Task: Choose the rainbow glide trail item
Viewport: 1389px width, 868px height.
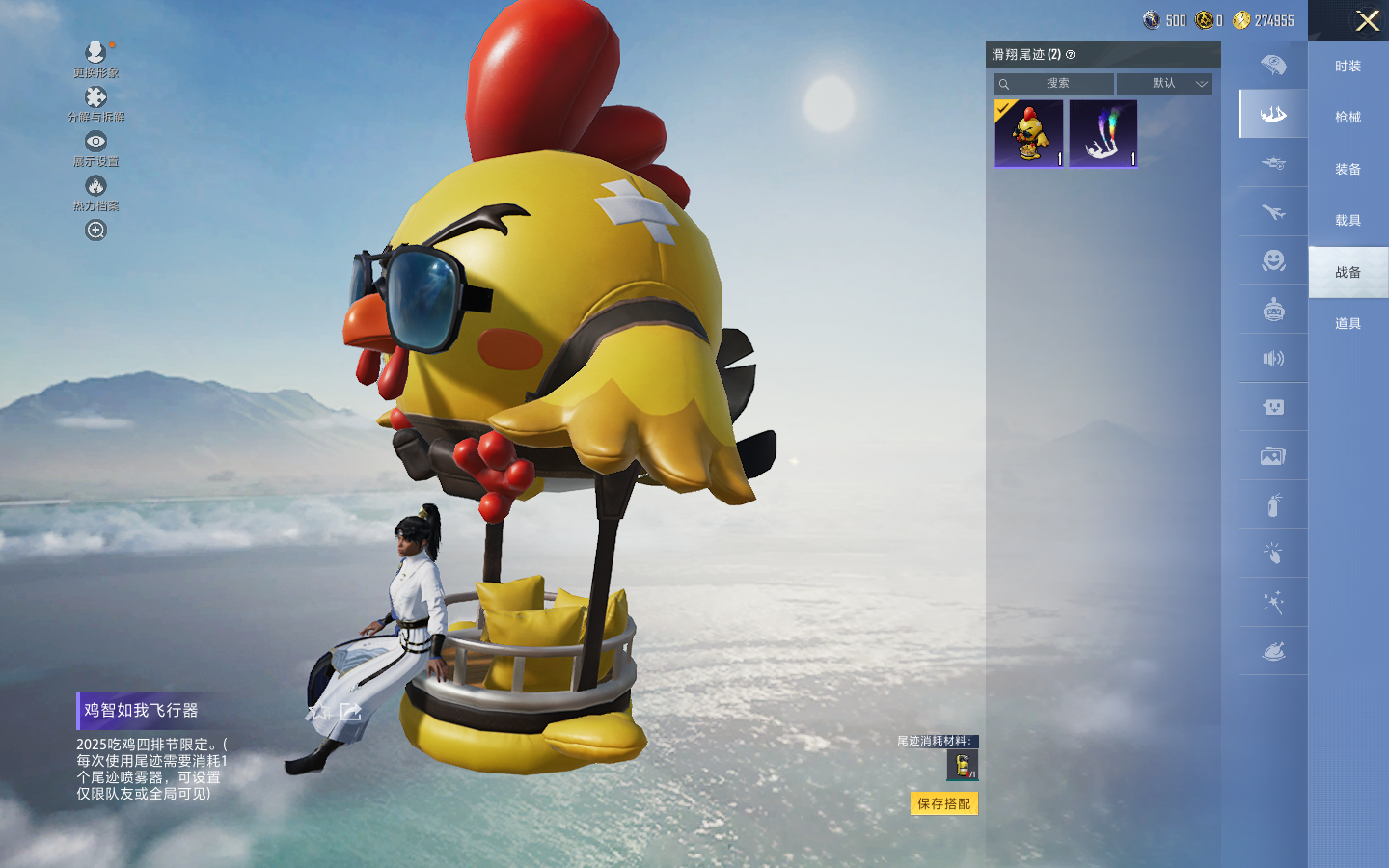Action: pyautogui.click(x=1103, y=133)
